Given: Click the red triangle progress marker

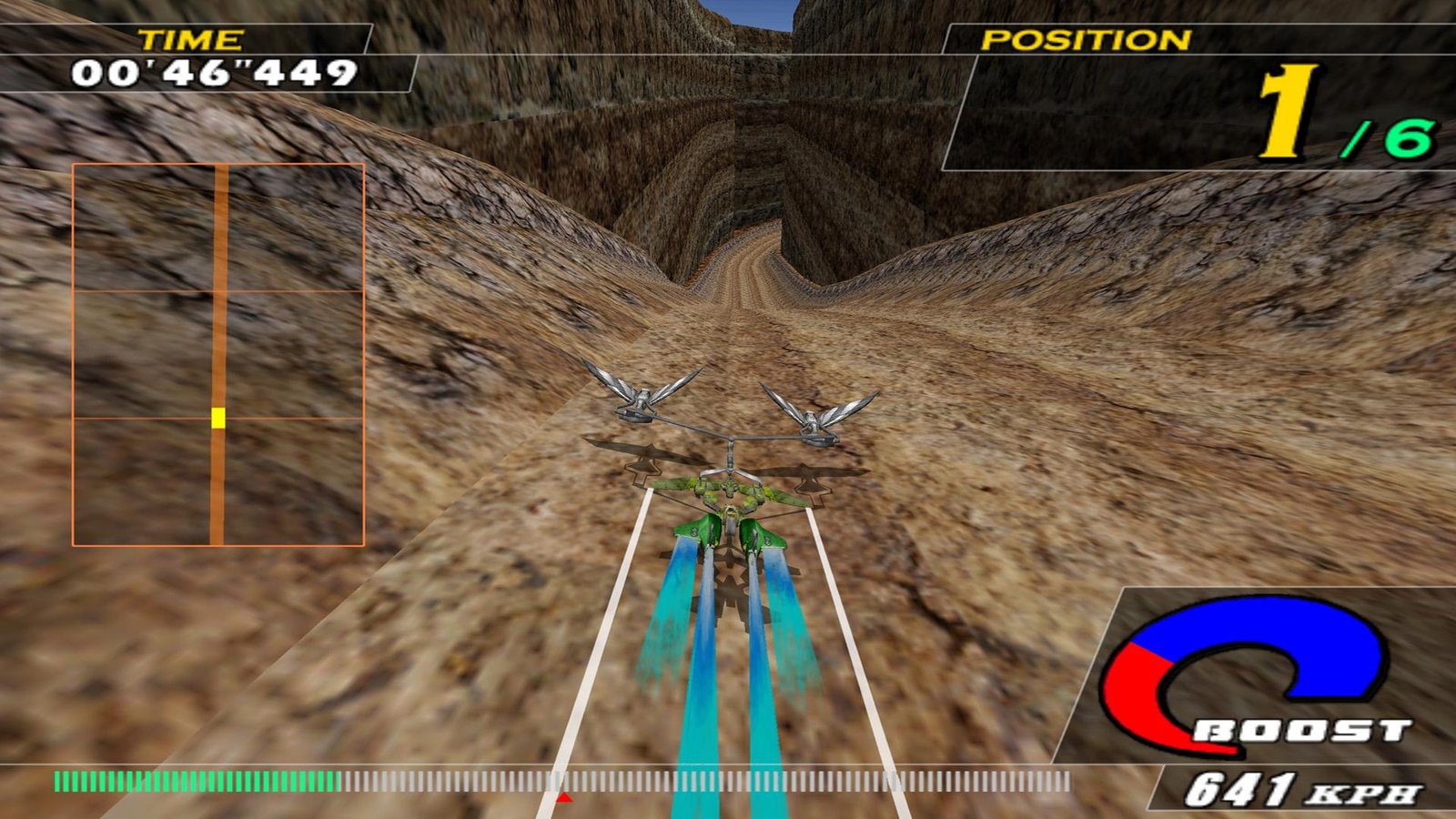Looking at the screenshot, I should pyautogui.click(x=564, y=798).
